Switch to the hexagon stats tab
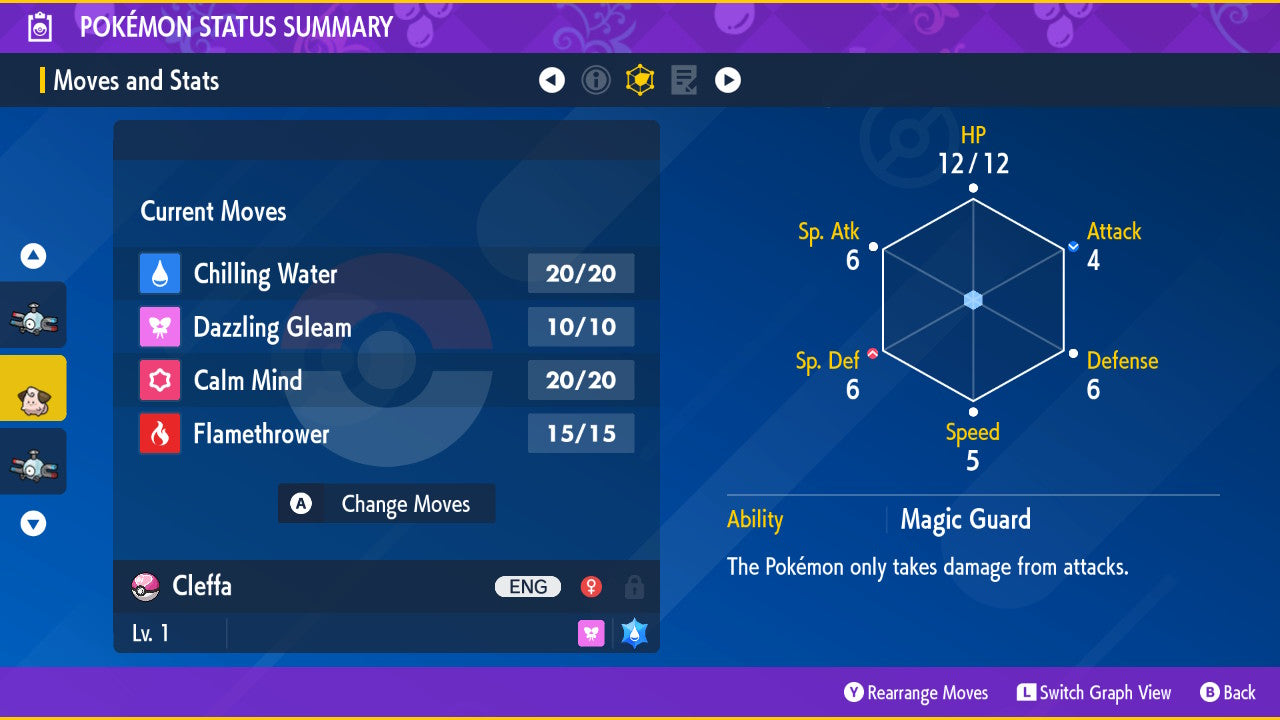This screenshot has height=720, width=1280. coord(640,80)
